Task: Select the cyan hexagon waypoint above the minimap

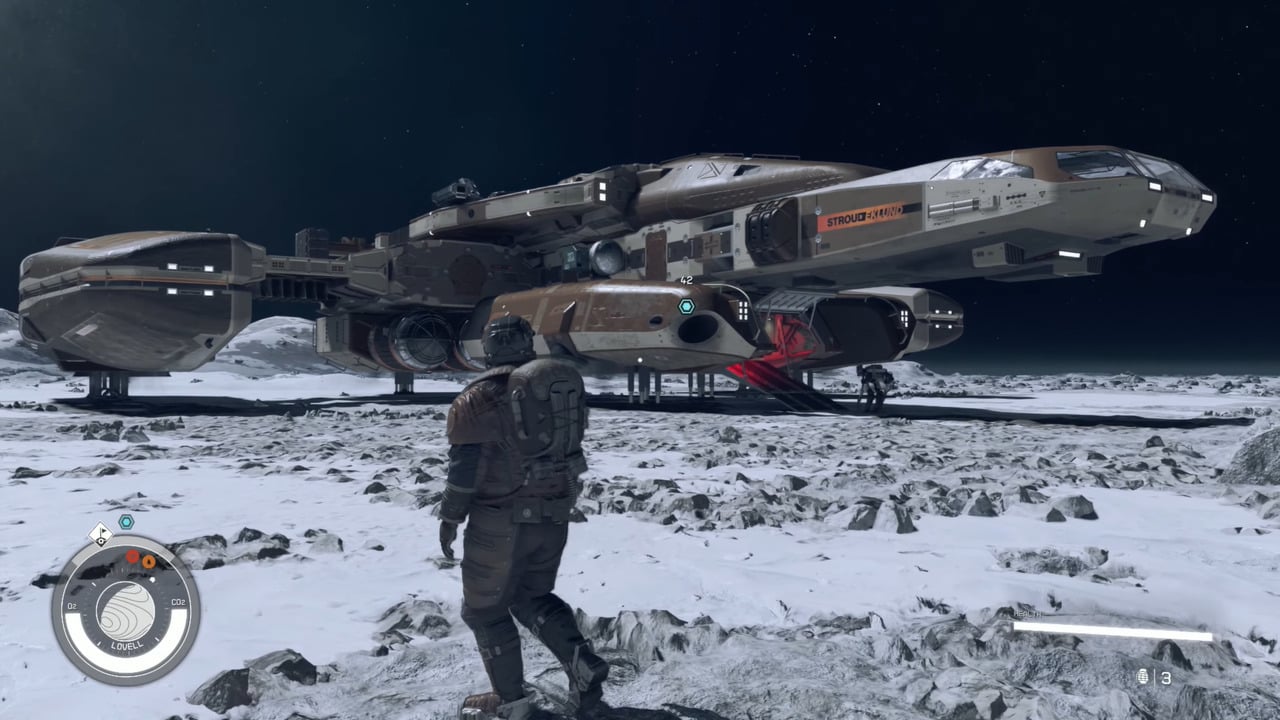Action: pos(125,522)
